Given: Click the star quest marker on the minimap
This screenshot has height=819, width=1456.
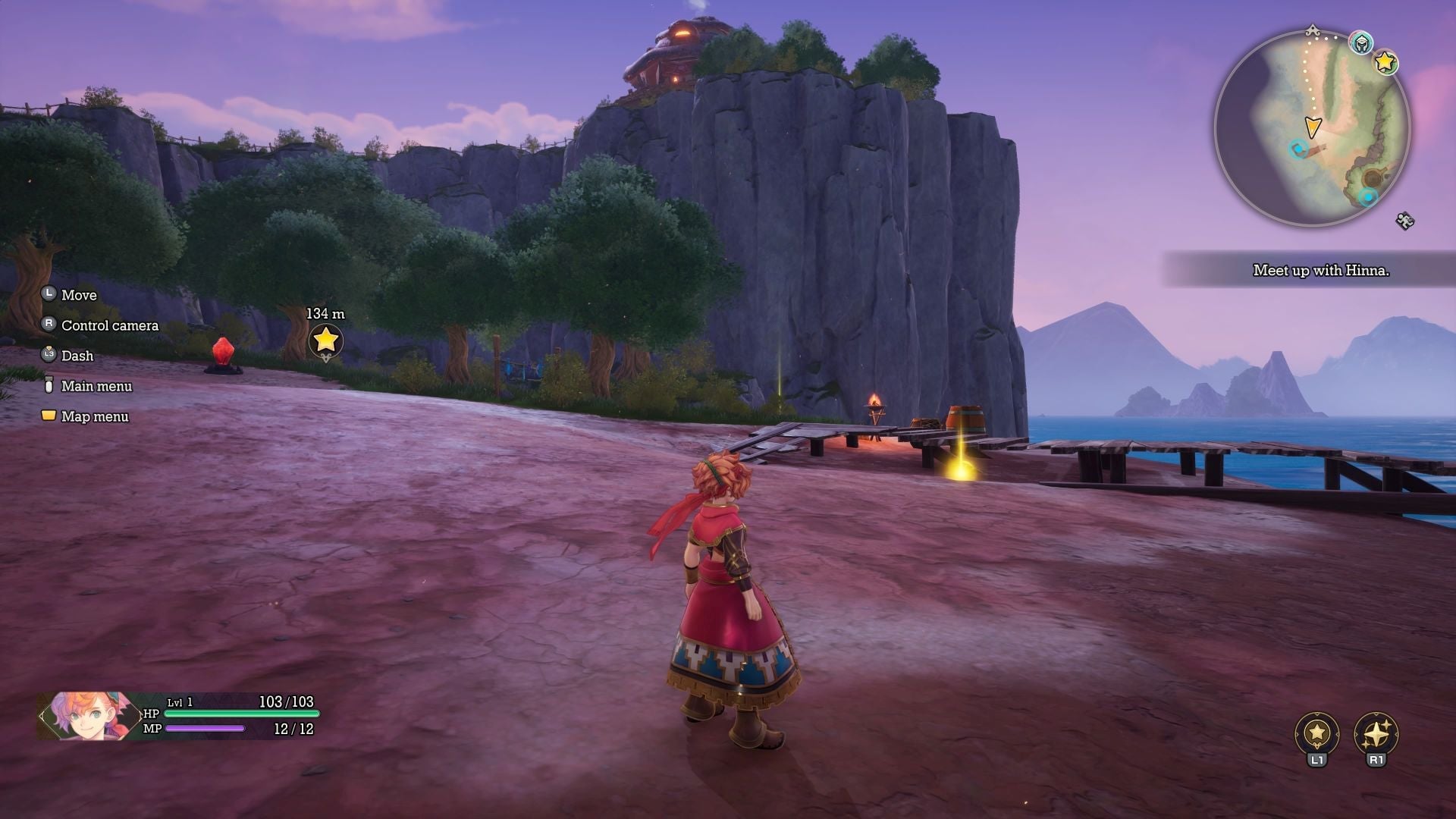Looking at the screenshot, I should (1386, 61).
